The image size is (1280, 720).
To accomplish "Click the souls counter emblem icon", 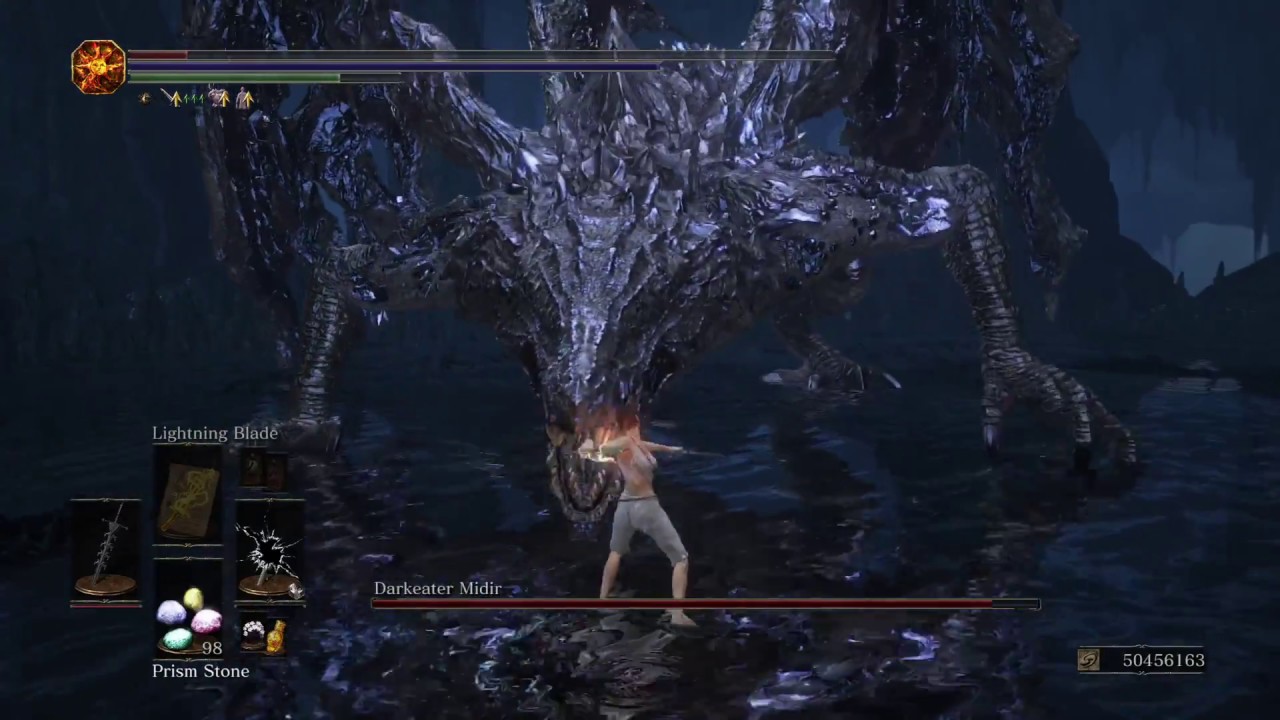I will pos(1091,660).
